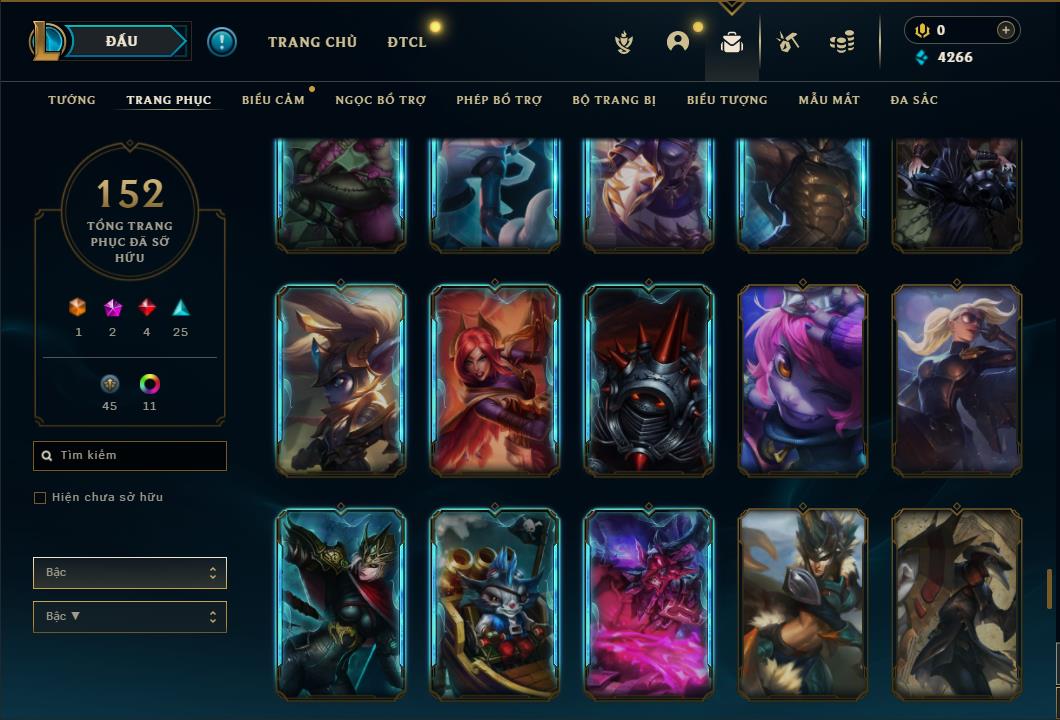The height and width of the screenshot is (720, 1060).
Task: Select the PHÉP BỔ TRỢ tab
Action: [x=499, y=100]
